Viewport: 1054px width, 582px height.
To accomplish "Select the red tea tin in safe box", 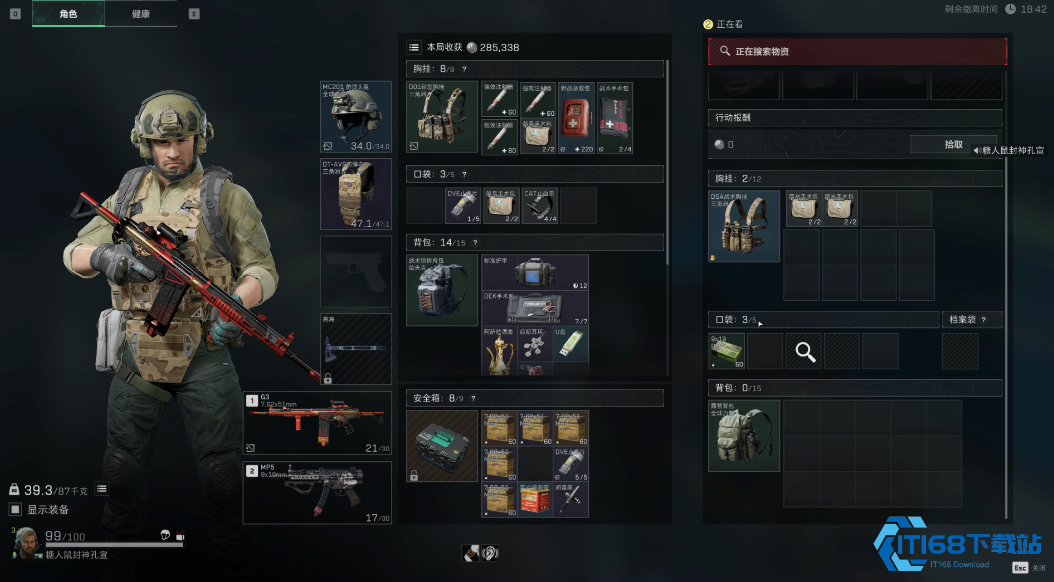I will [535, 500].
